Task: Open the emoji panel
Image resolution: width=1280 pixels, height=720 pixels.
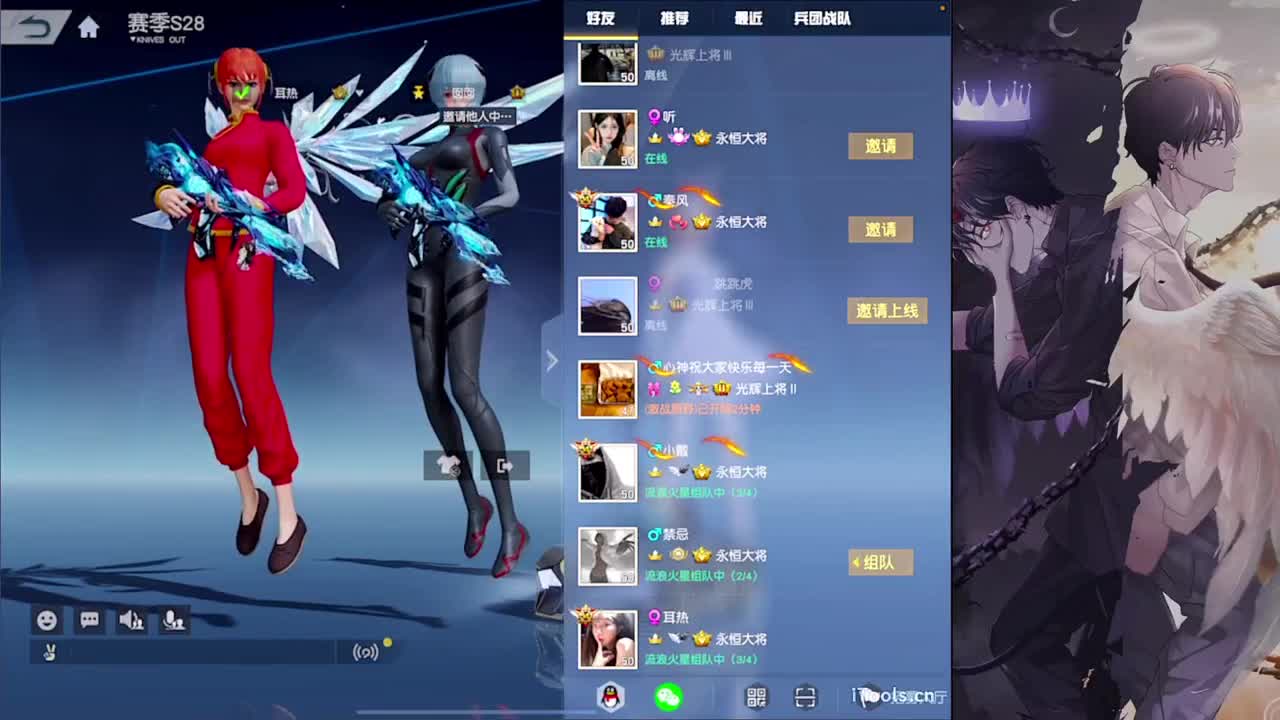Action: [45, 620]
